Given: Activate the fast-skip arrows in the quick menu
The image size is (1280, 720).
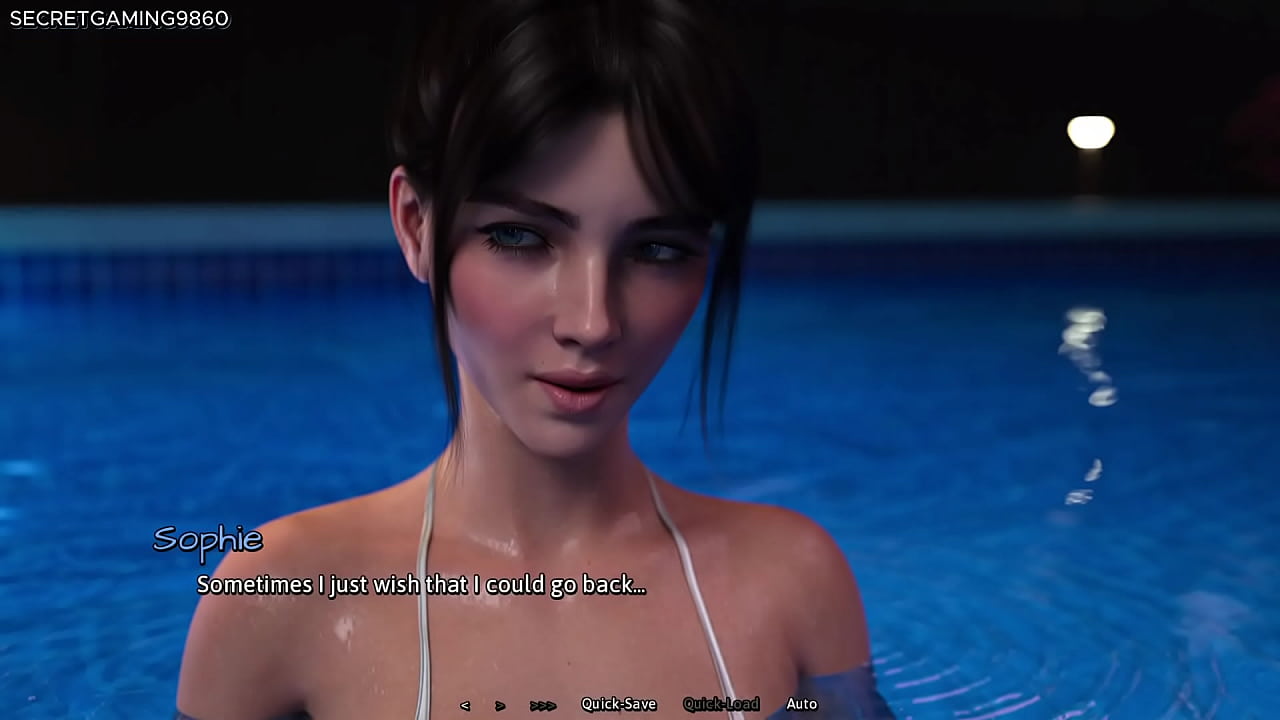Looking at the screenshot, I should [x=540, y=704].
